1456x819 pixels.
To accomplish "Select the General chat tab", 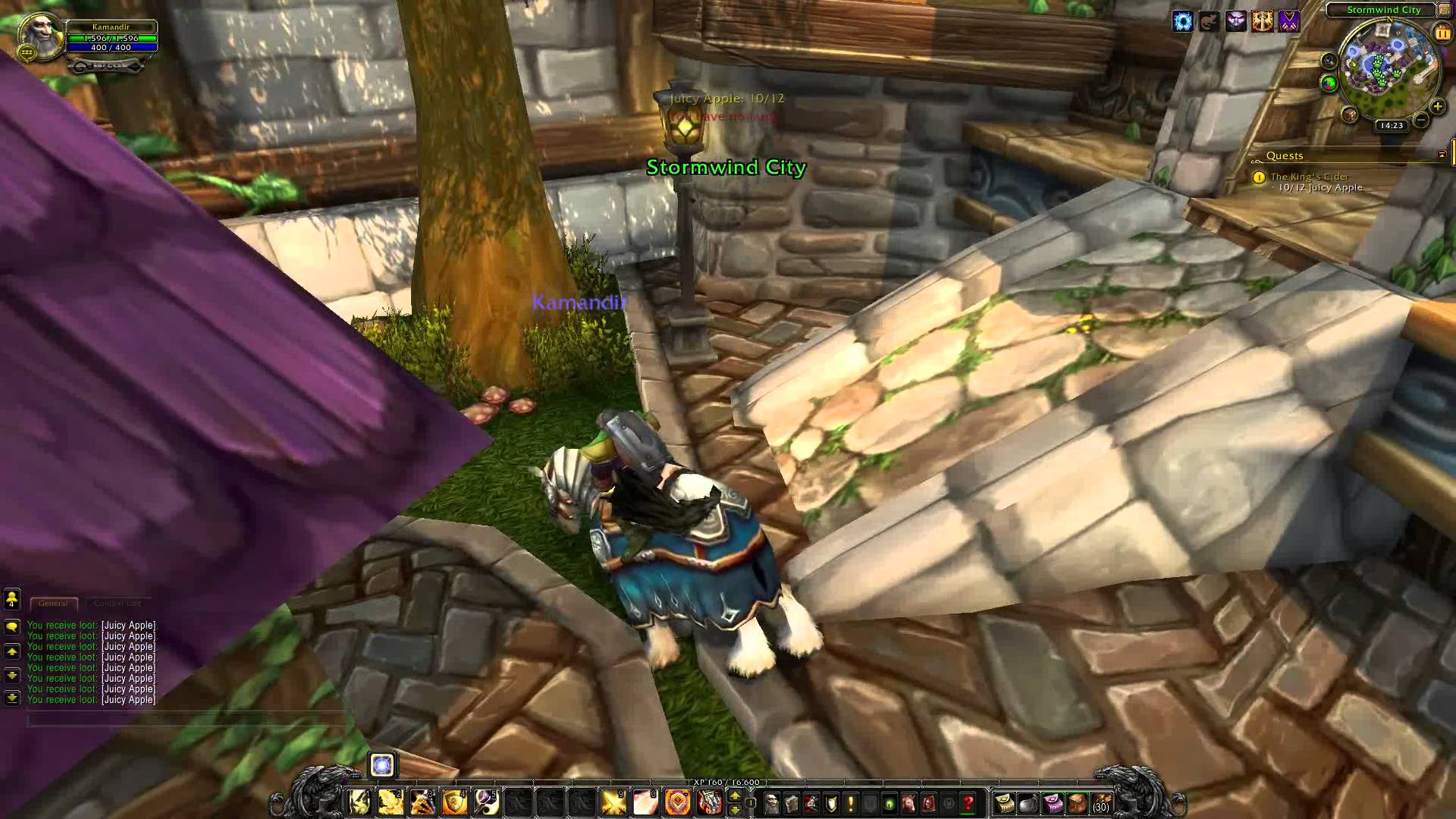I will [53, 604].
